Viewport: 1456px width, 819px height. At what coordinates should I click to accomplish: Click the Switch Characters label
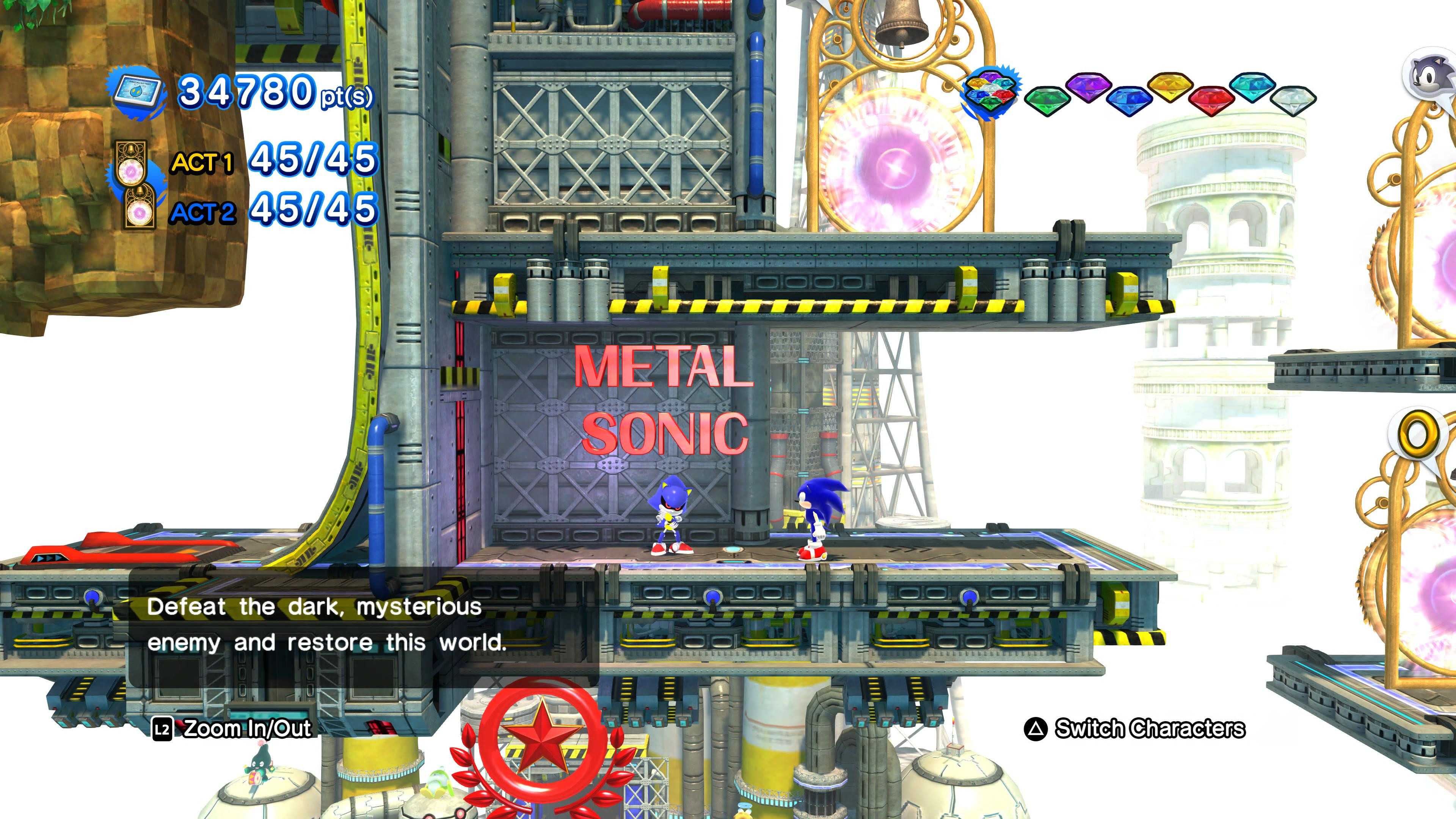click(1149, 728)
